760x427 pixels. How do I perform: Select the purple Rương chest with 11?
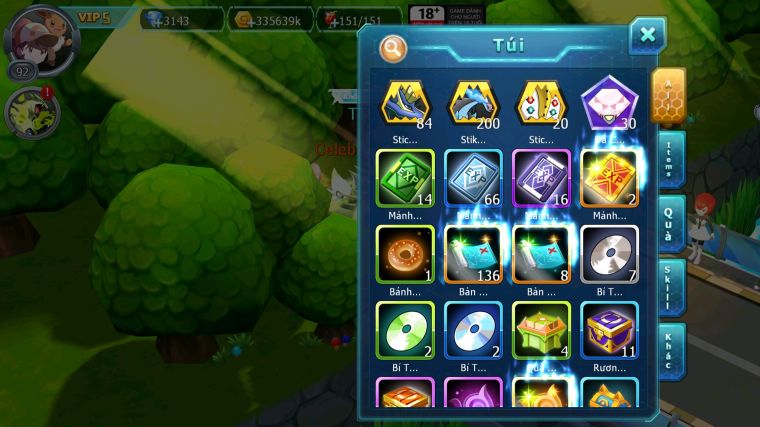609,329
